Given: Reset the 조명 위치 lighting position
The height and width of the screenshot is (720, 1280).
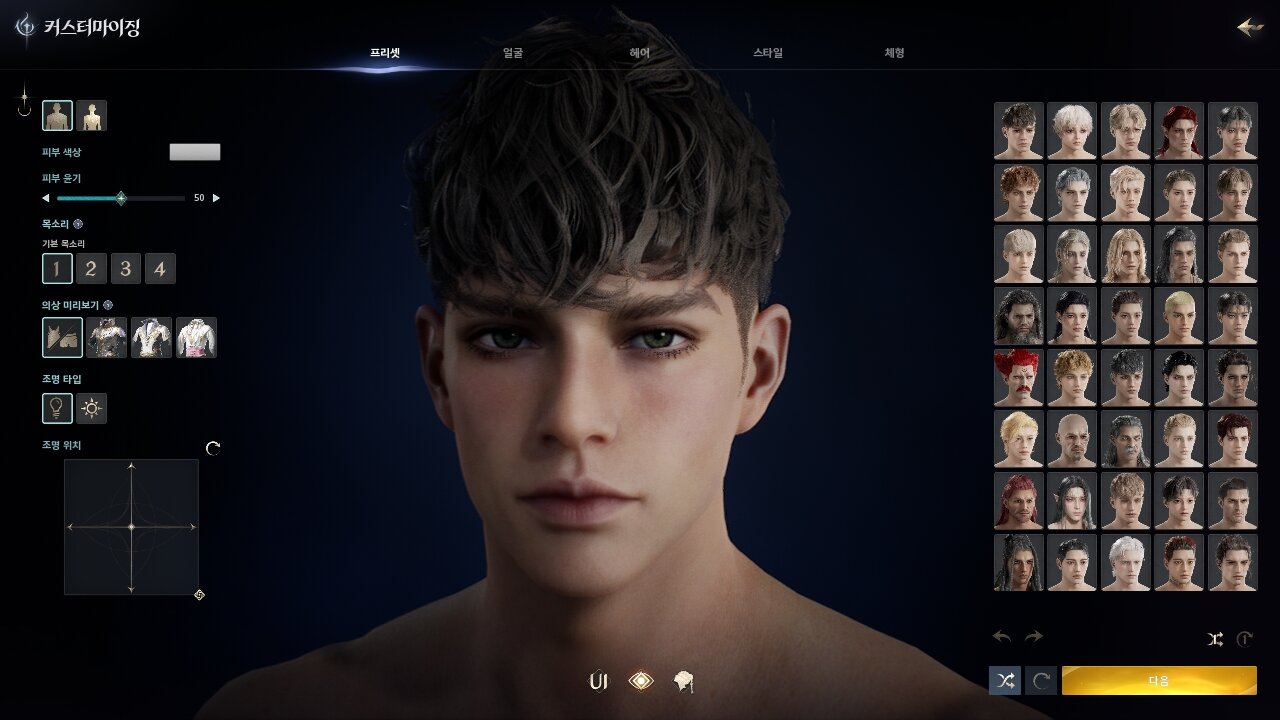Looking at the screenshot, I should pos(213,448).
